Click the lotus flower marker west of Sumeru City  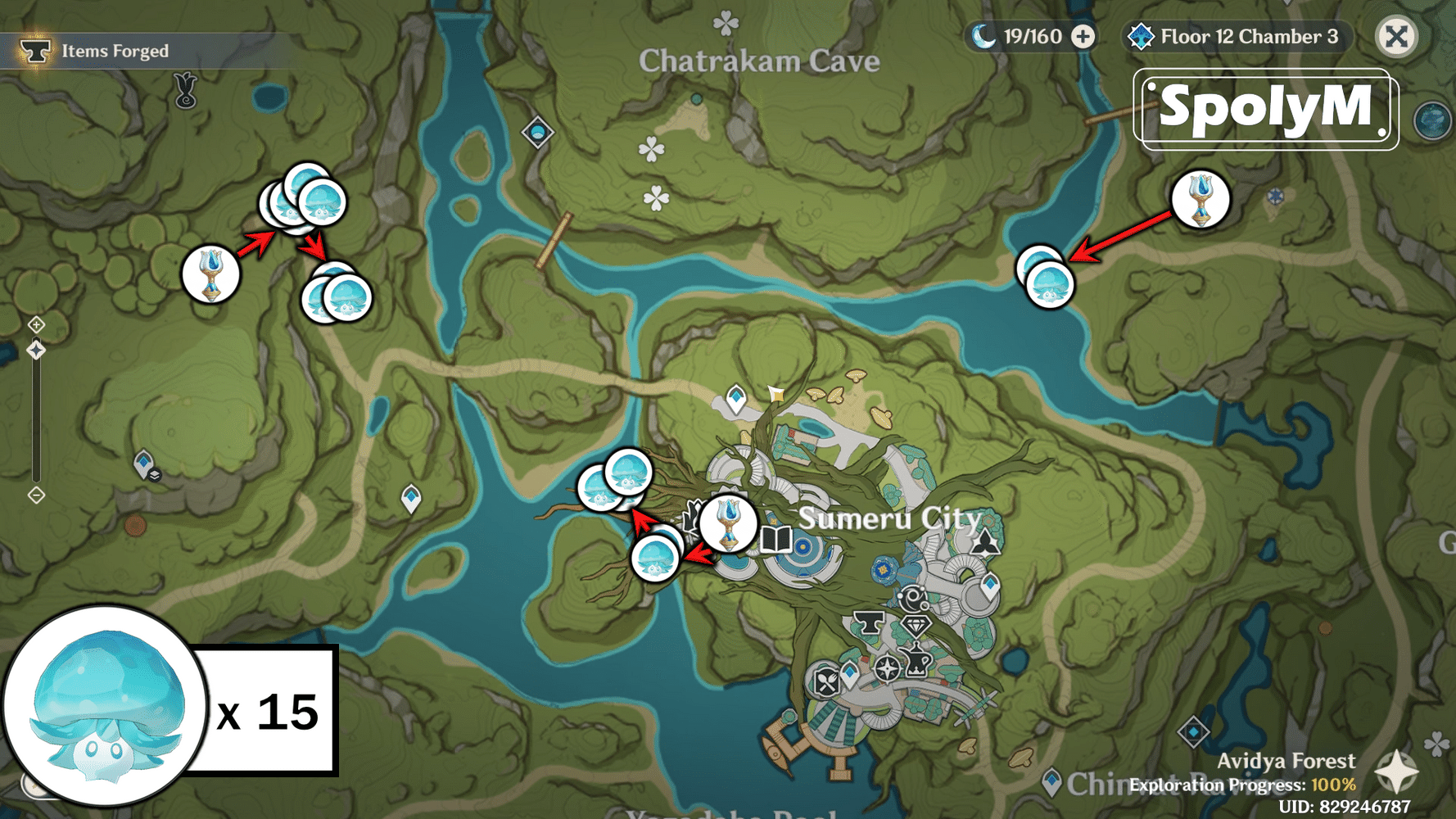[729, 525]
